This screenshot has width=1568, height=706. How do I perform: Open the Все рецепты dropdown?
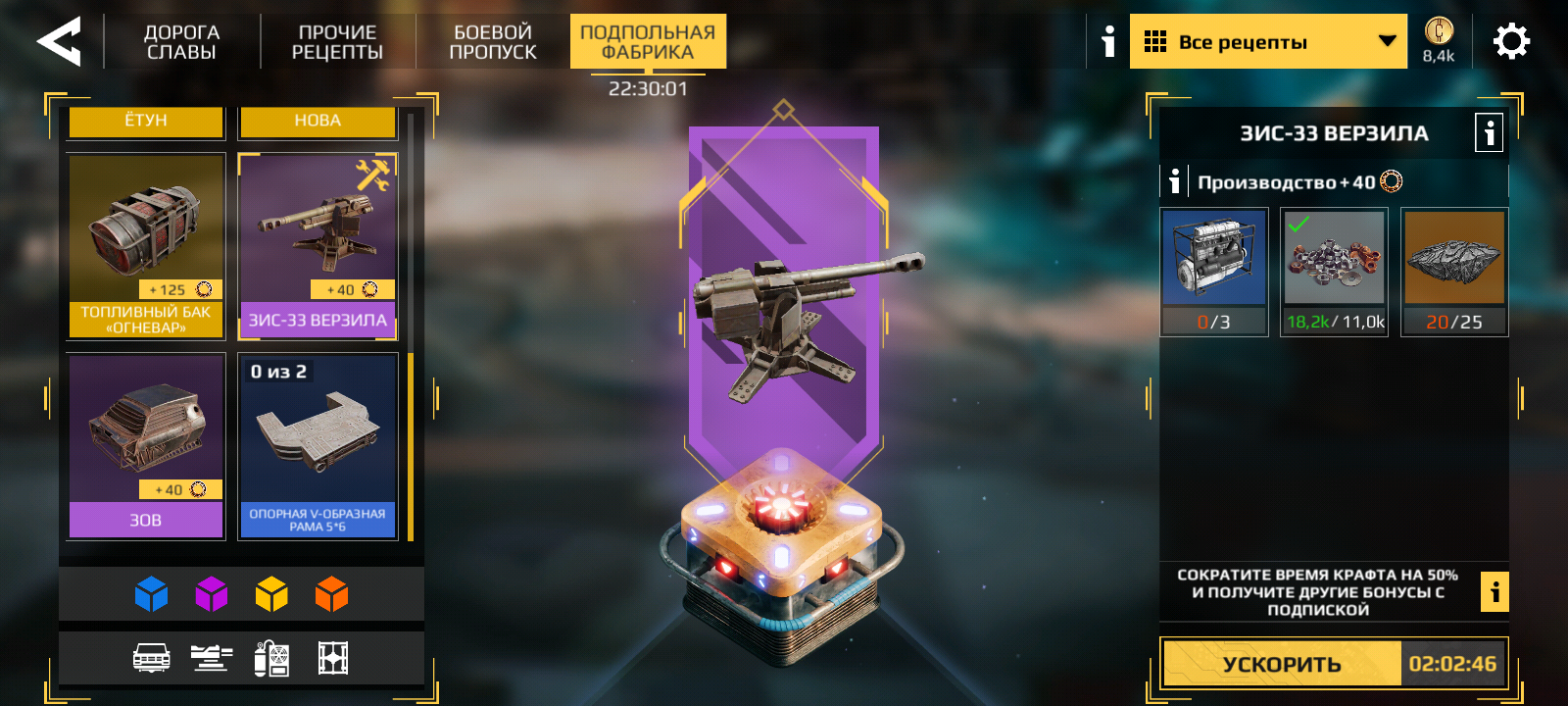point(1267,42)
